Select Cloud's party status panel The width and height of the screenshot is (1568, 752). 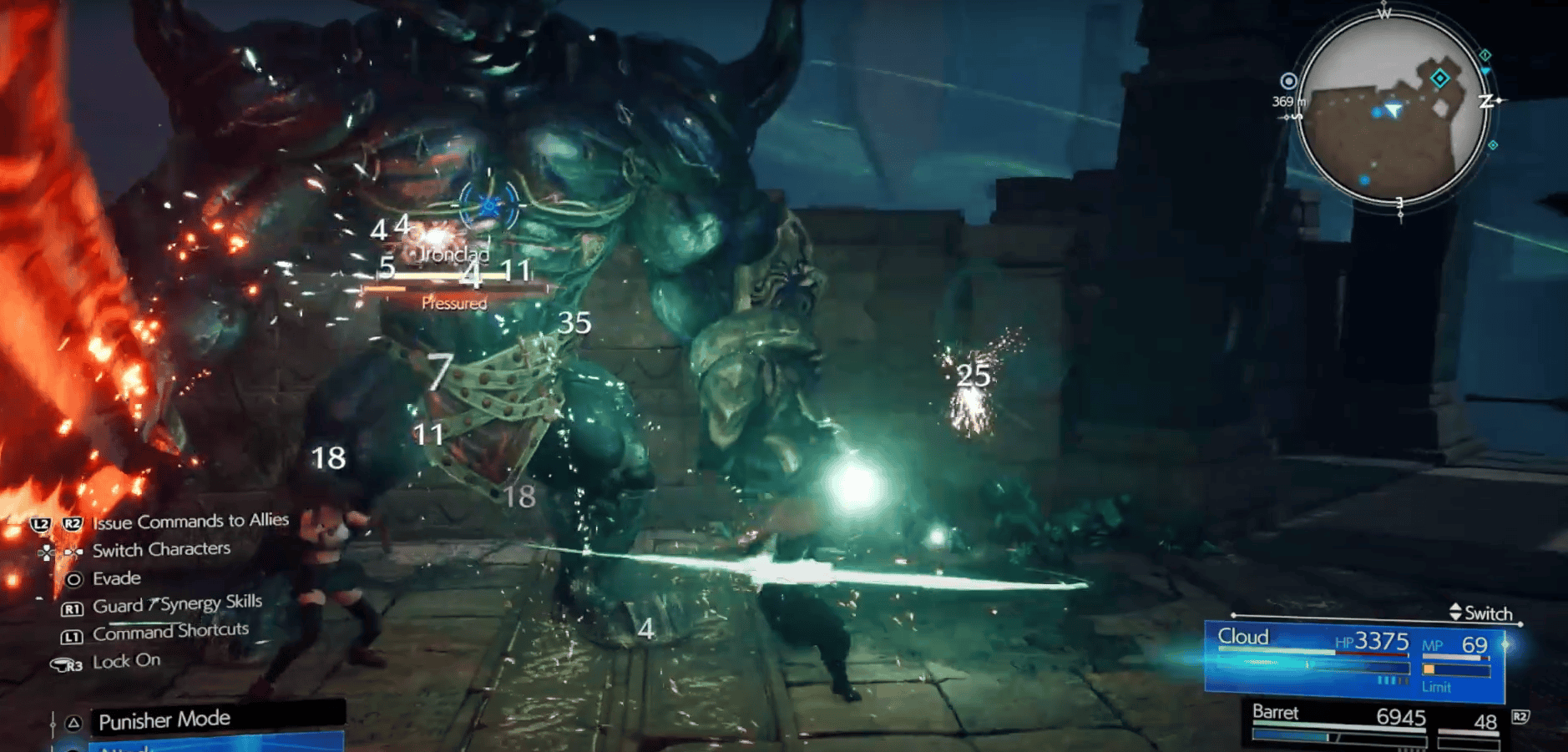(x=1353, y=659)
